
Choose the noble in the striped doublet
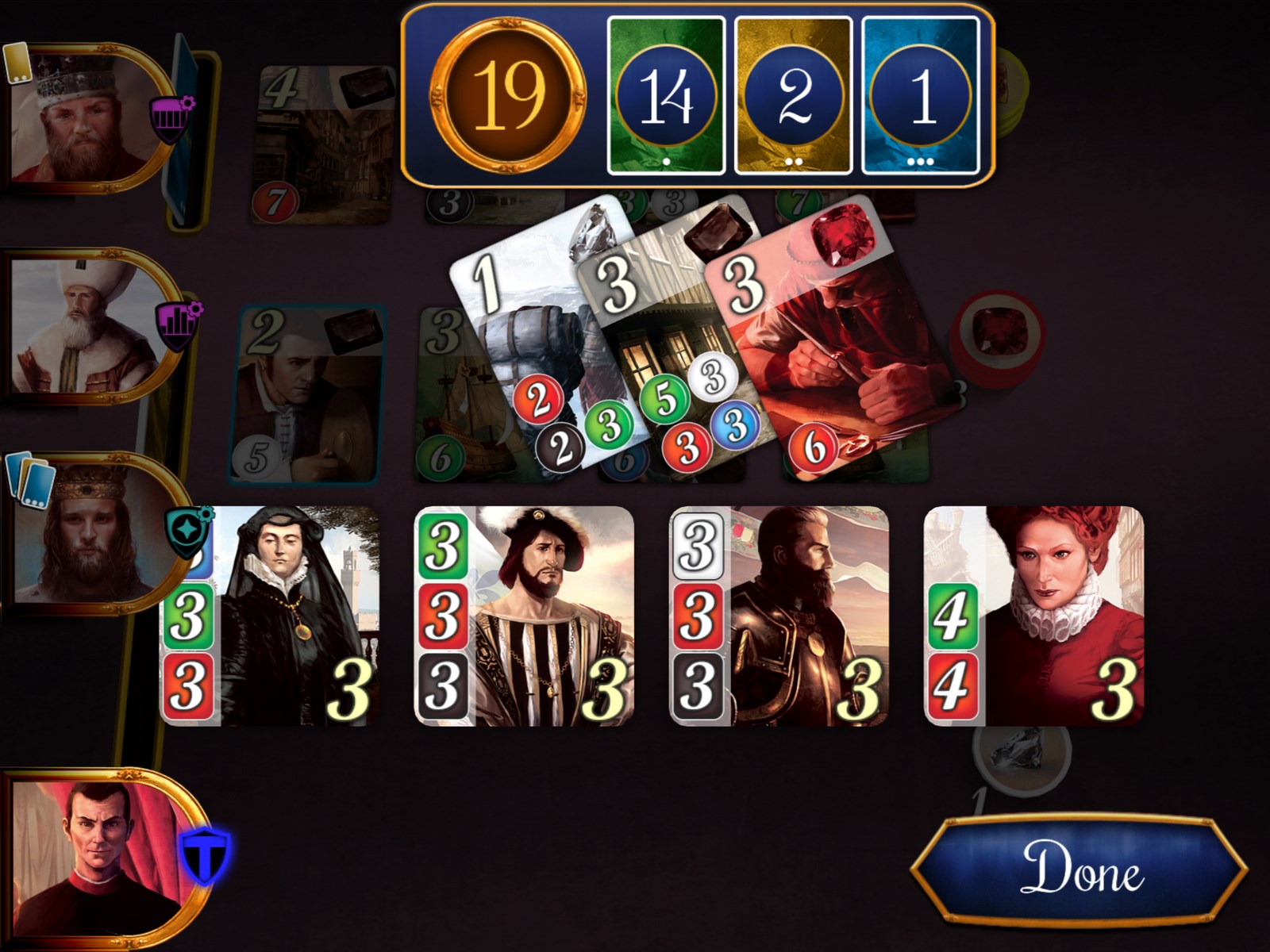(x=524, y=616)
